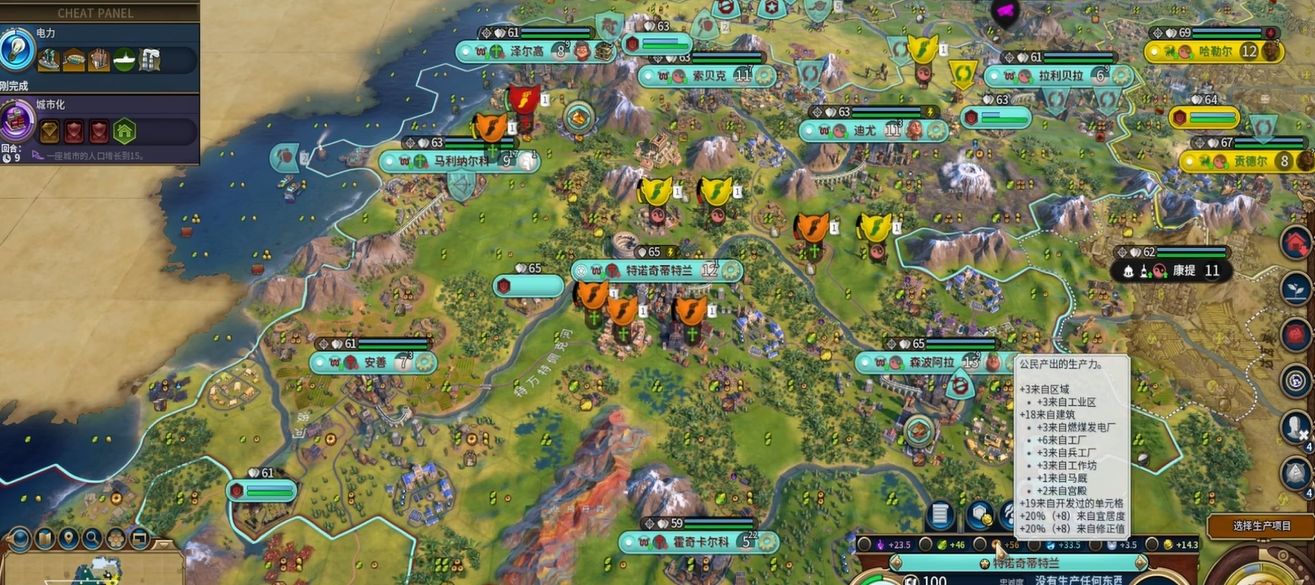
Task: Toggle the production yield focus checkbox
Action: (981, 544)
